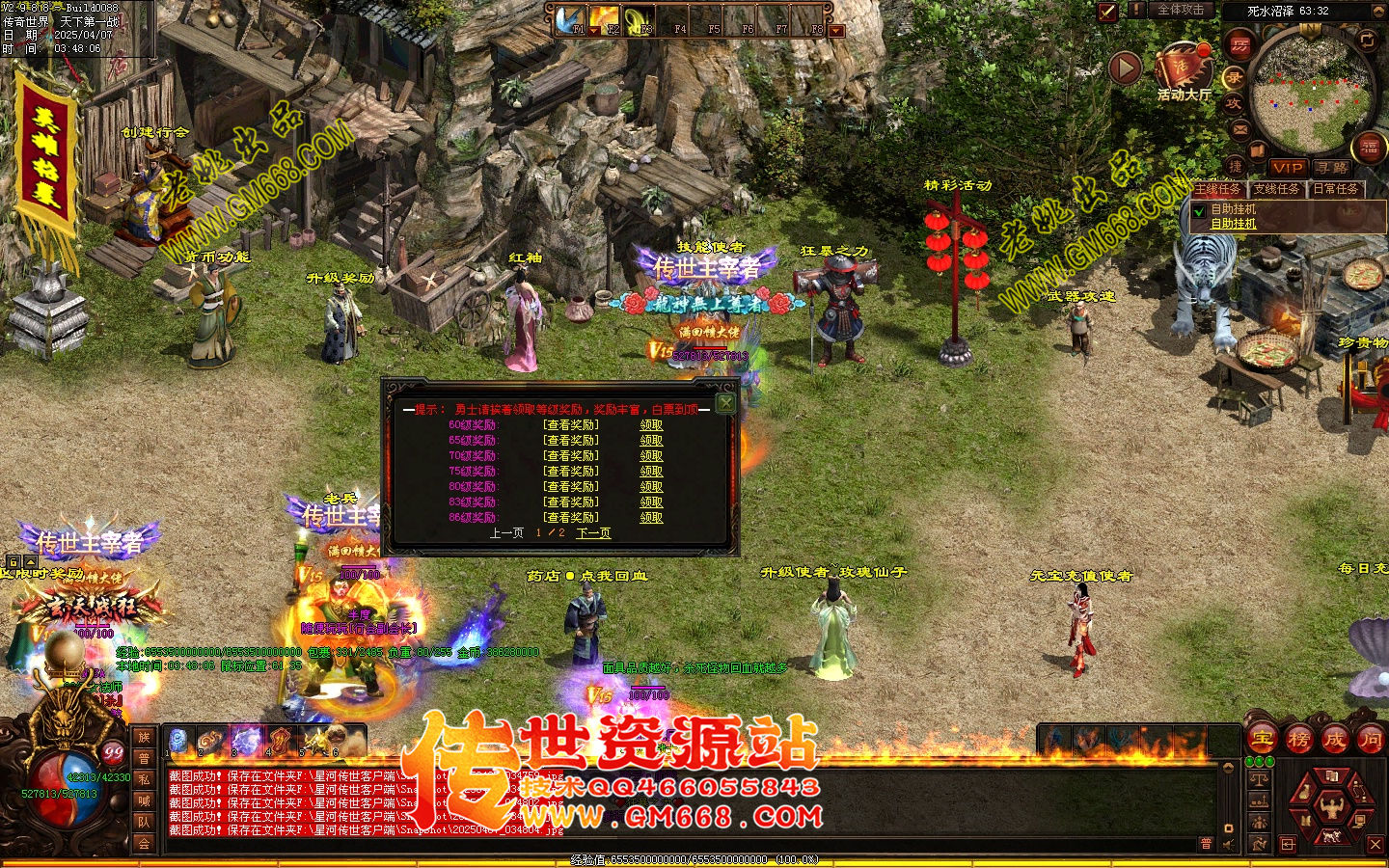Toggle the 自助挂机 checkbox

(x=1199, y=210)
